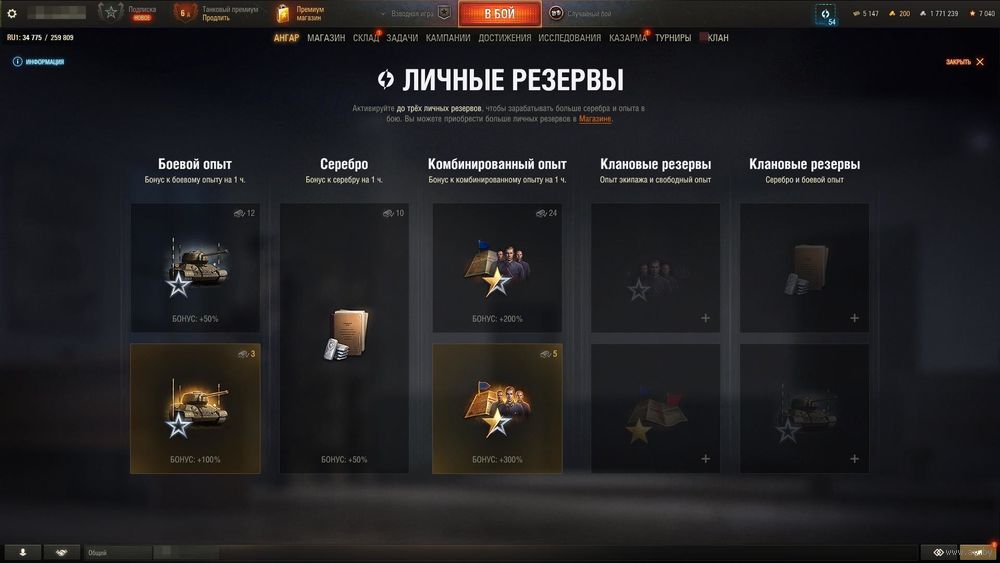This screenshot has width=1000, height=563.
Task: Open the КАЗАРМА tab
Action: pos(628,38)
